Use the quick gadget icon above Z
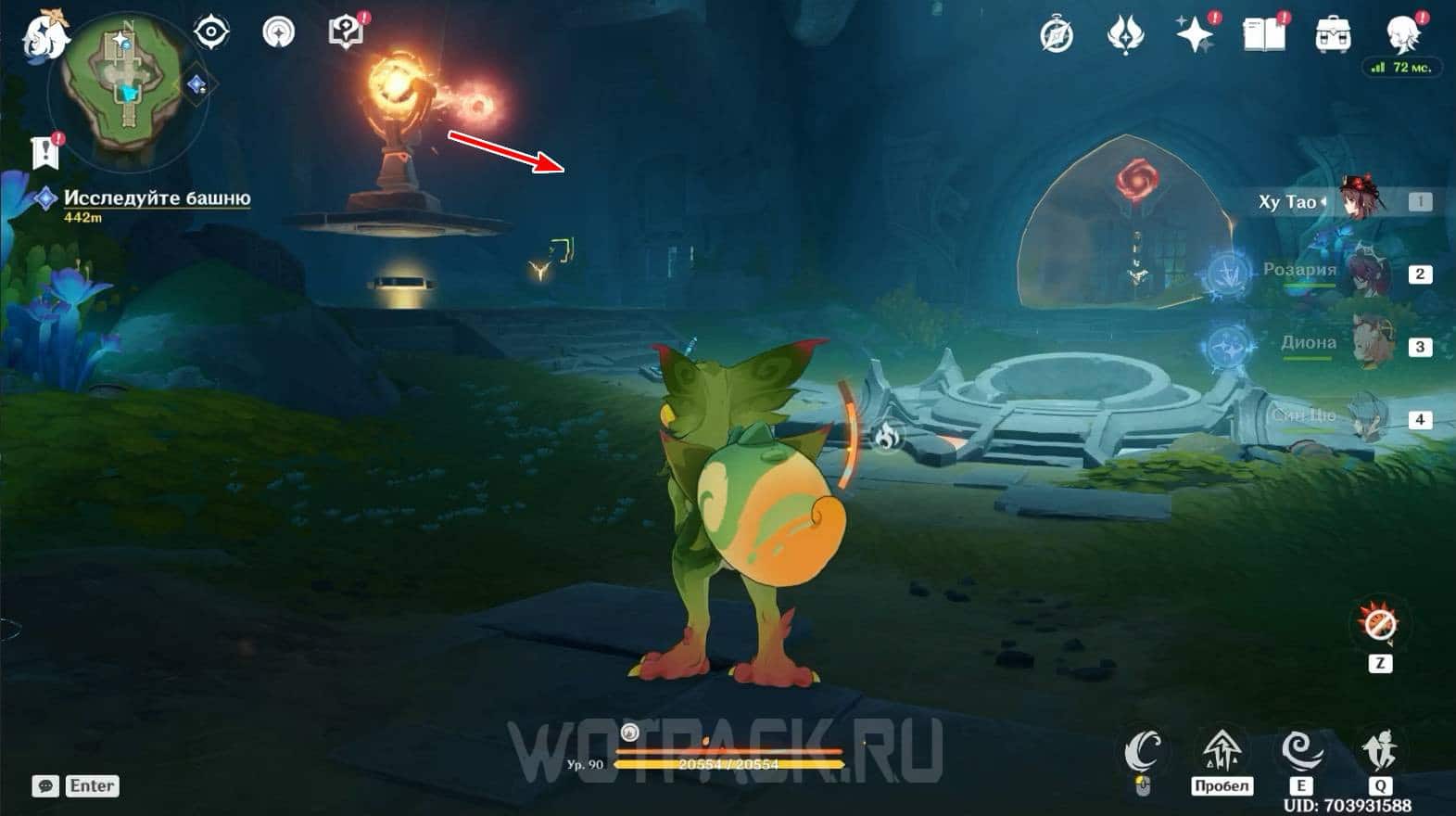Screen dimensions: 1456x816 1380,625
